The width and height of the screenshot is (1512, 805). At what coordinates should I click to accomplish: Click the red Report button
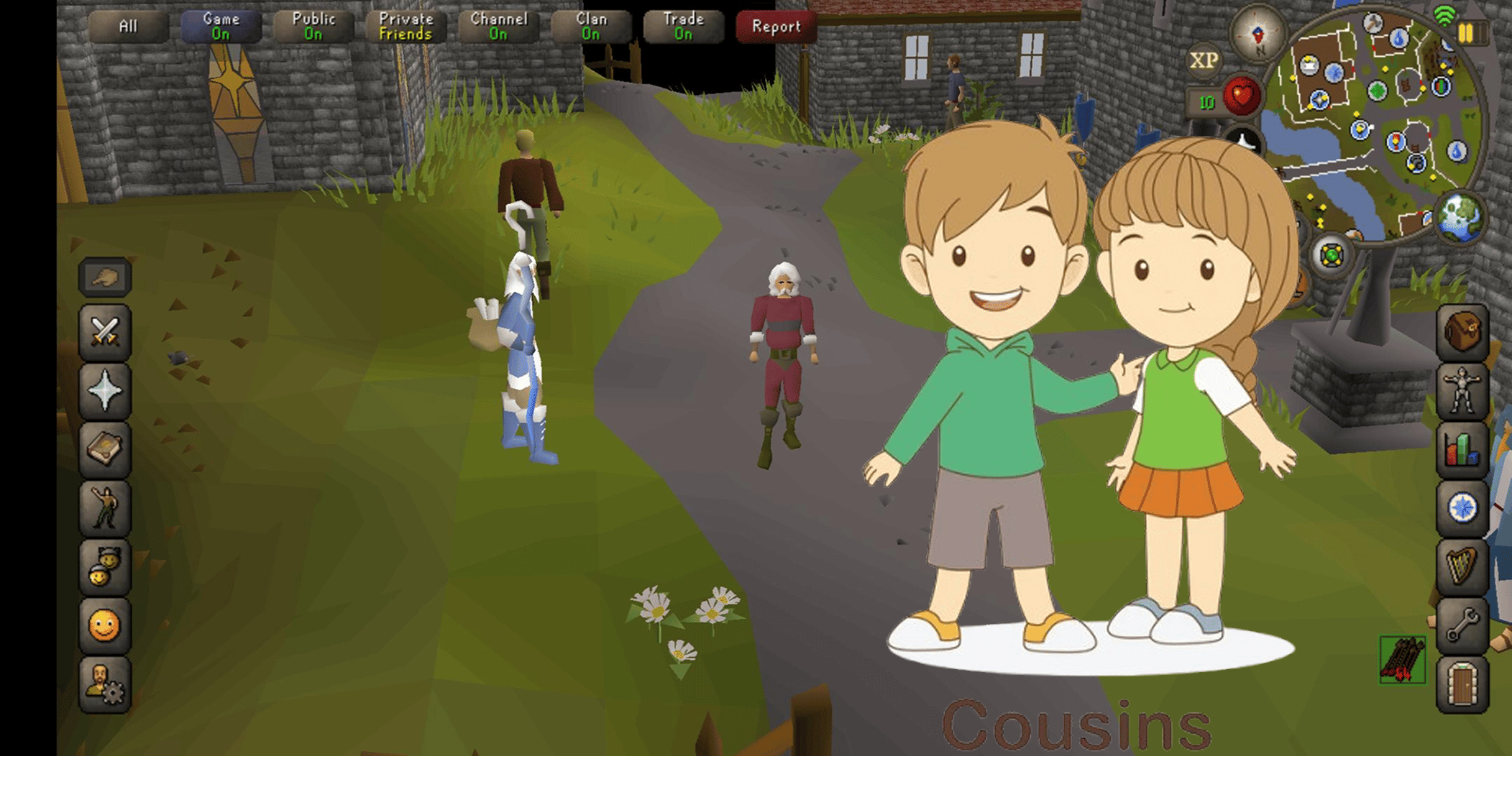776,27
